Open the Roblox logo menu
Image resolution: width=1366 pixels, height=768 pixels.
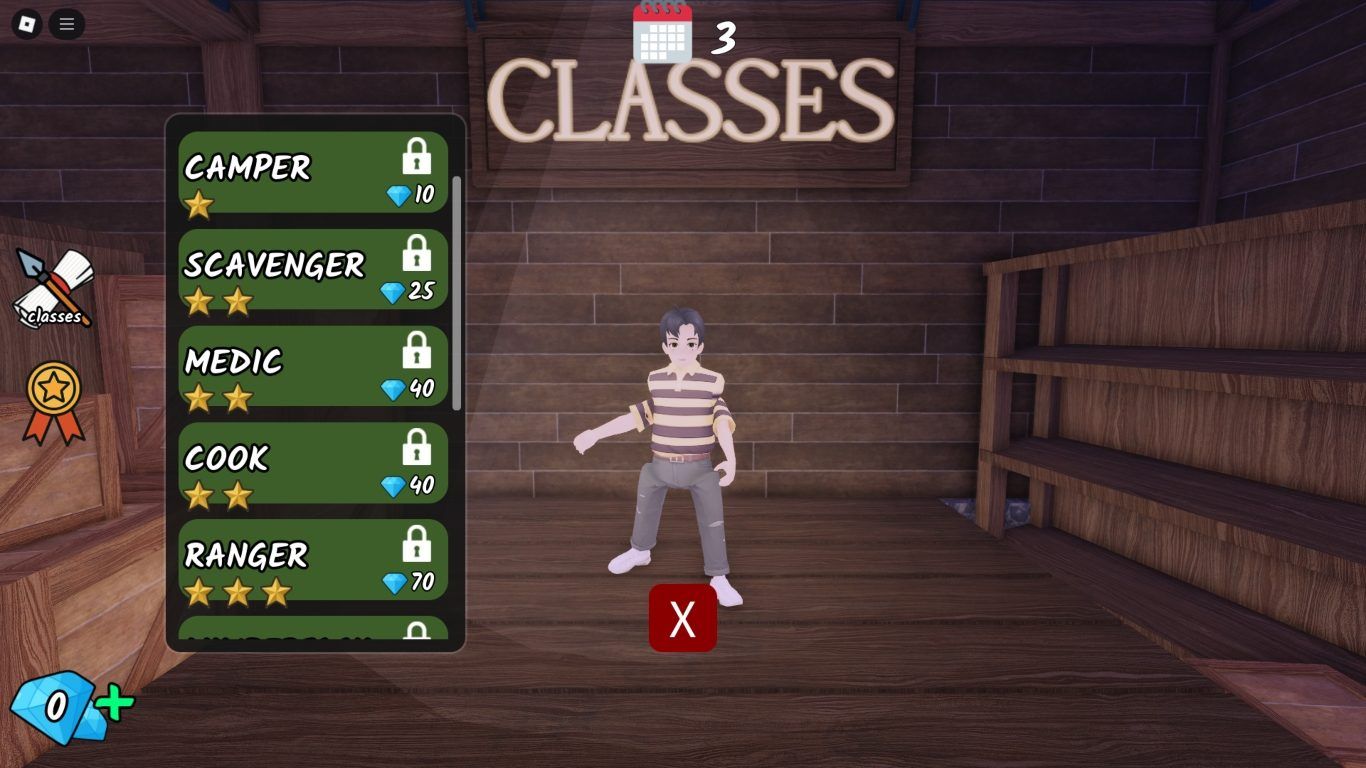pyautogui.click(x=27, y=24)
